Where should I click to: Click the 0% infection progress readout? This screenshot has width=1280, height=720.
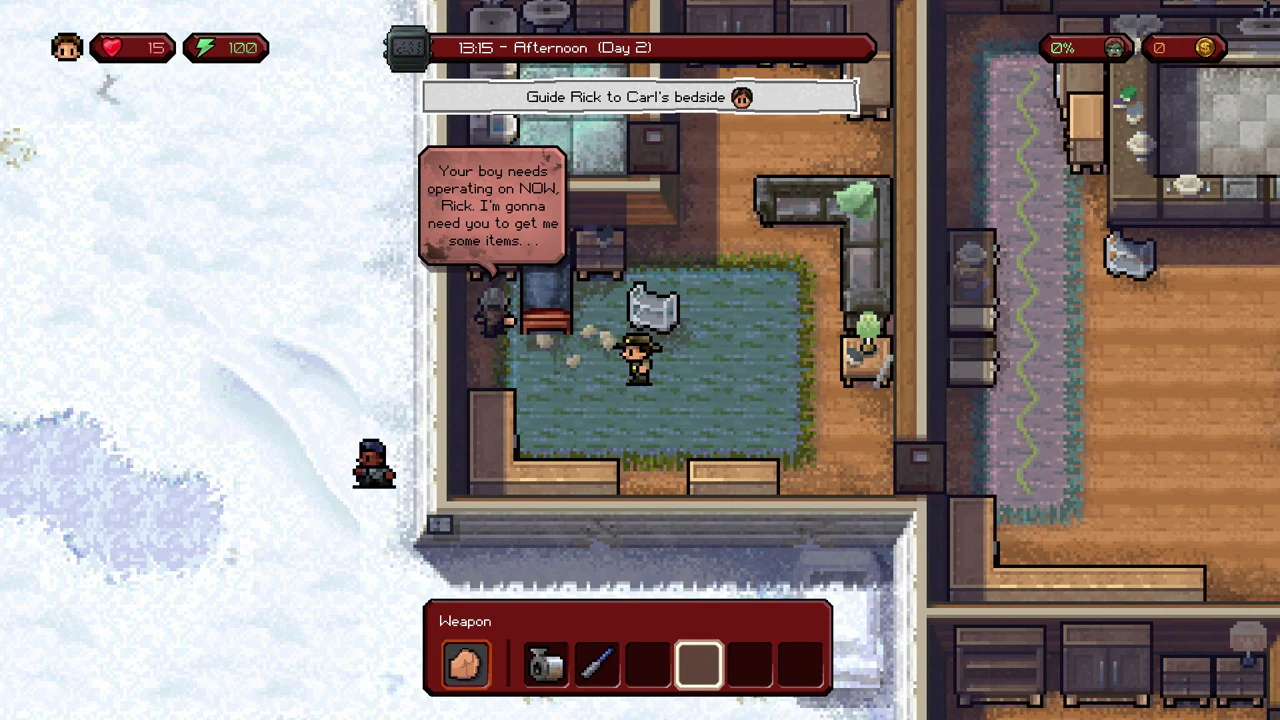click(x=1062, y=47)
